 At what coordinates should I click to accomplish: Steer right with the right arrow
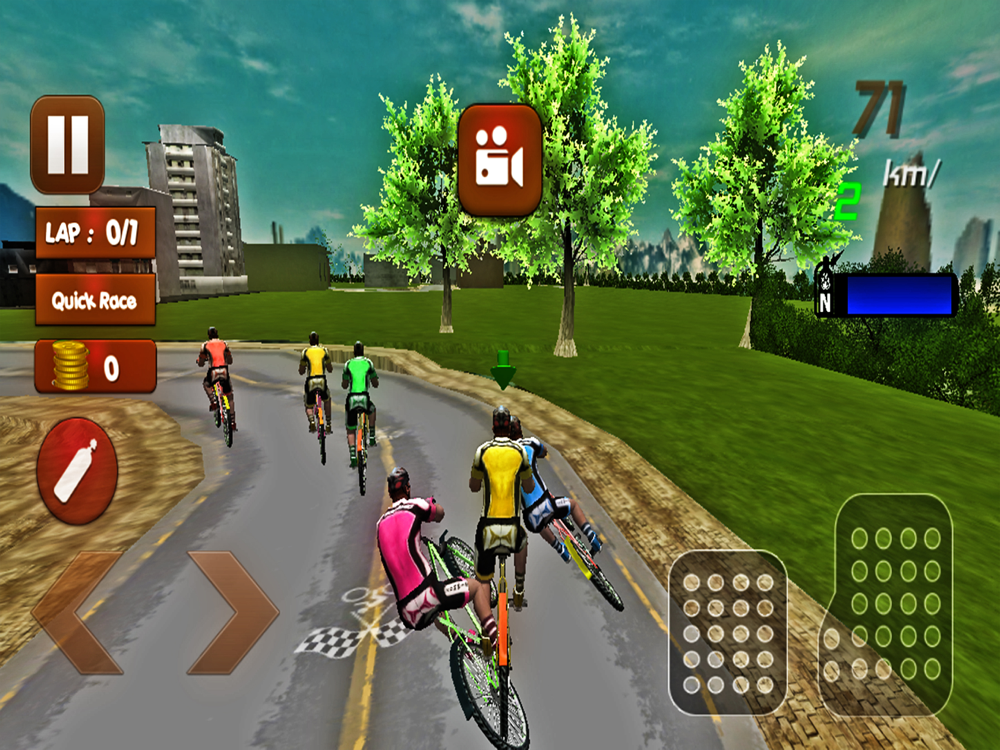click(x=232, y=612)
